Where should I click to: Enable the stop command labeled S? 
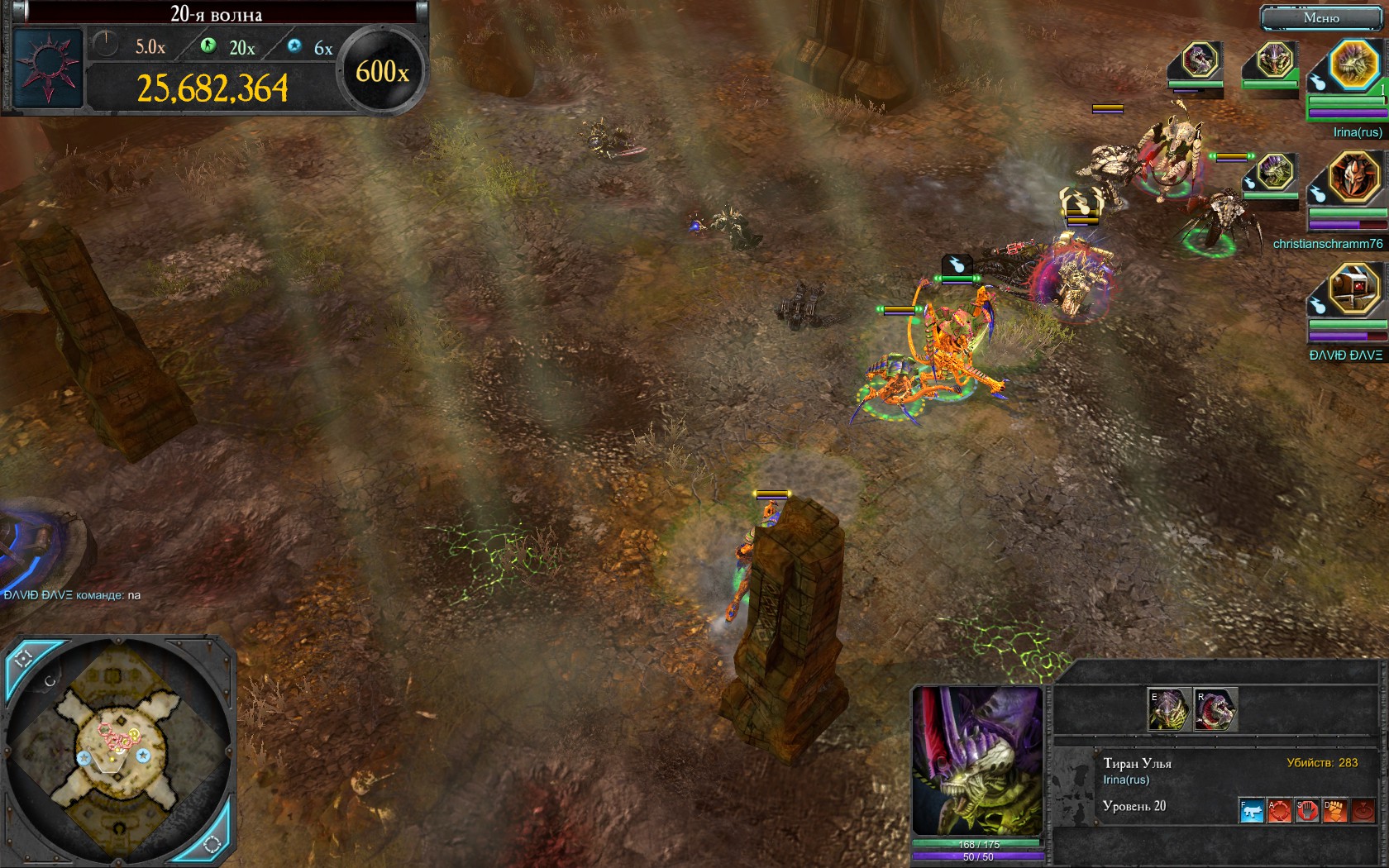click(x=1307, y=811)
